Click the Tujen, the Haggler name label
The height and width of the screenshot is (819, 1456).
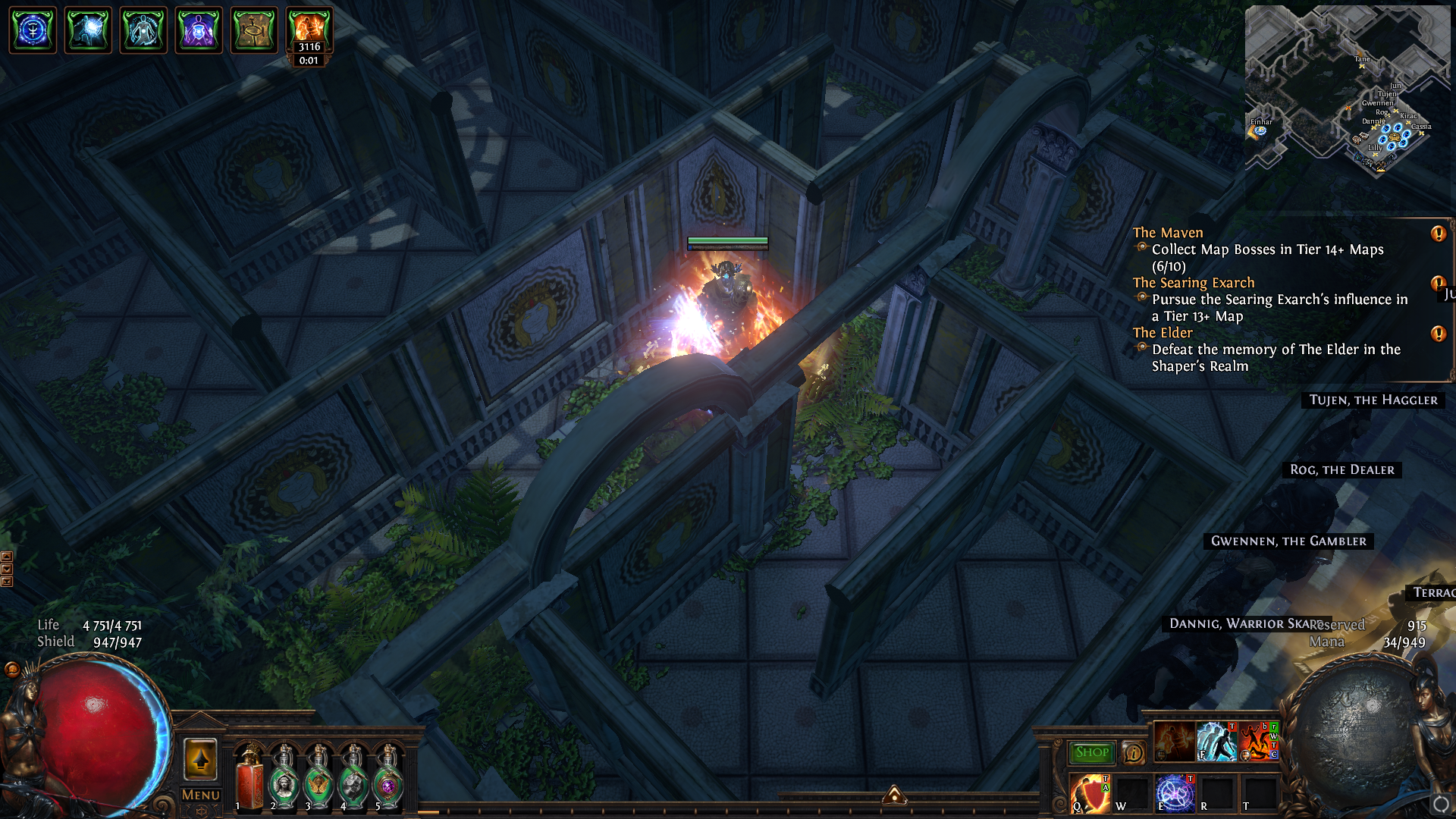pyautogui.click(x=1373, y=400)
